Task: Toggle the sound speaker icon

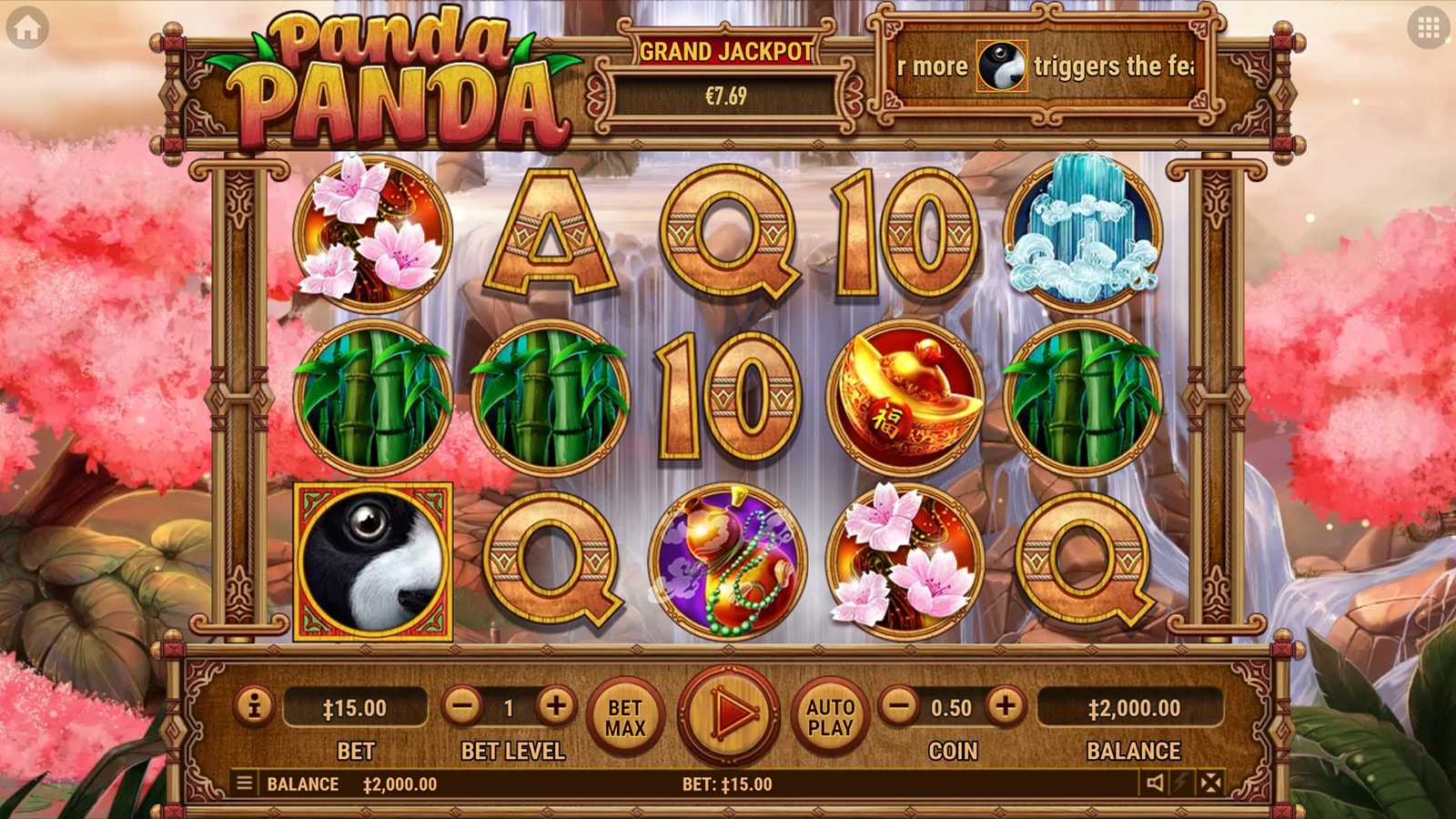Action: click(x=1155, y=783)
